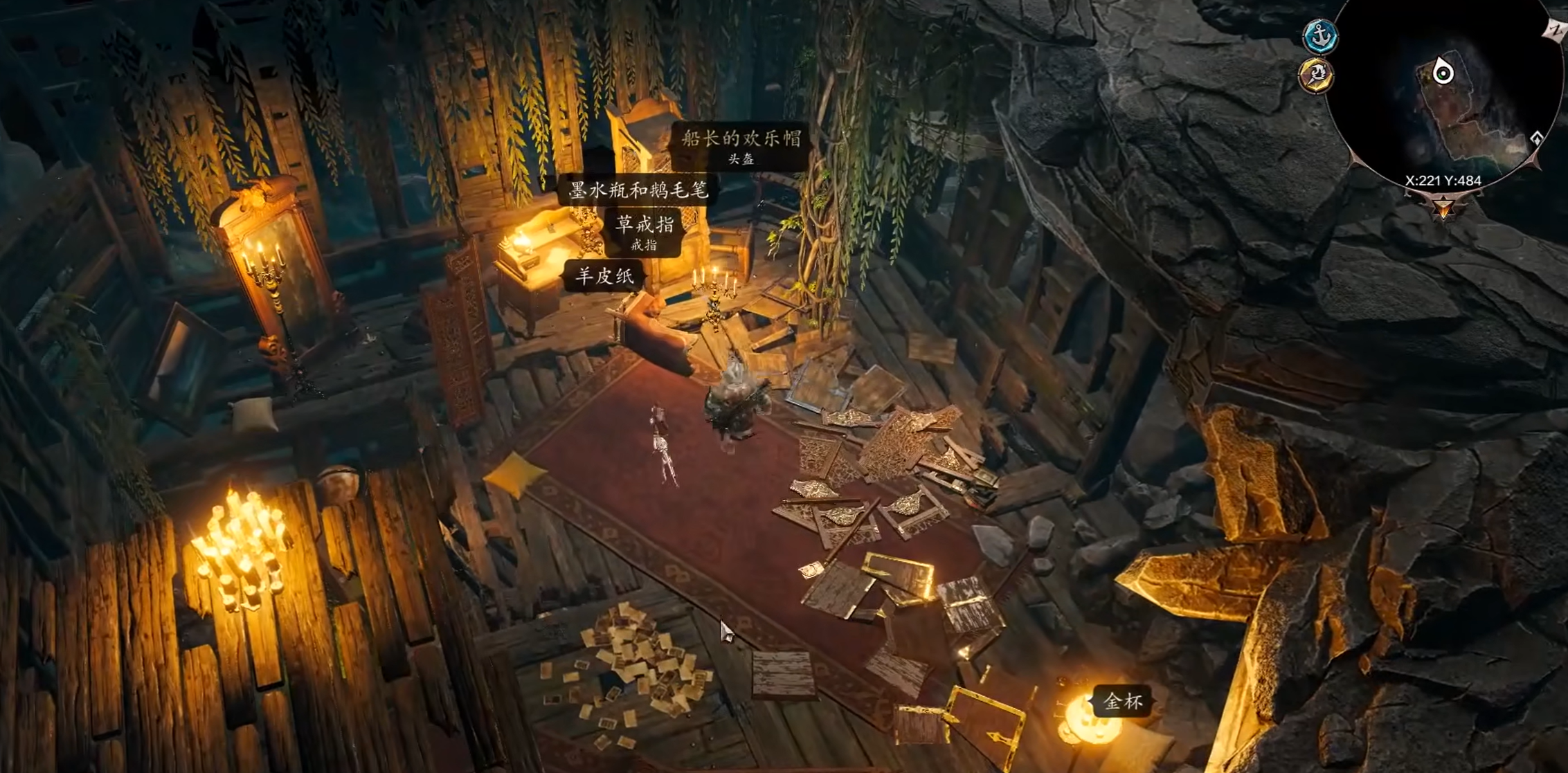This screenshot has height=773, width=1568.
Task: Activate the golden torch icon beside minimap
Action: coord(1316,75)
